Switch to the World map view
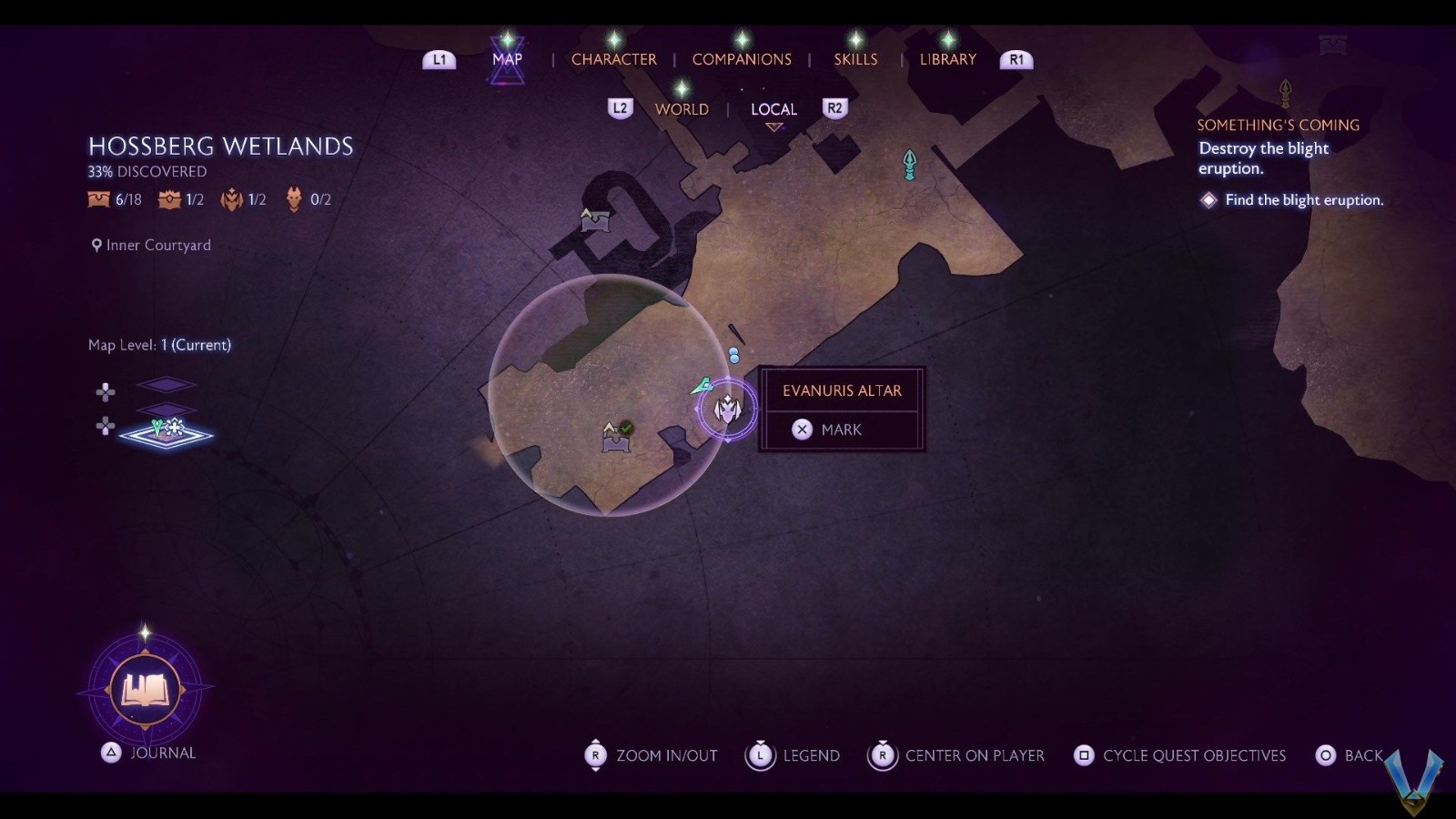 [682, 109]
